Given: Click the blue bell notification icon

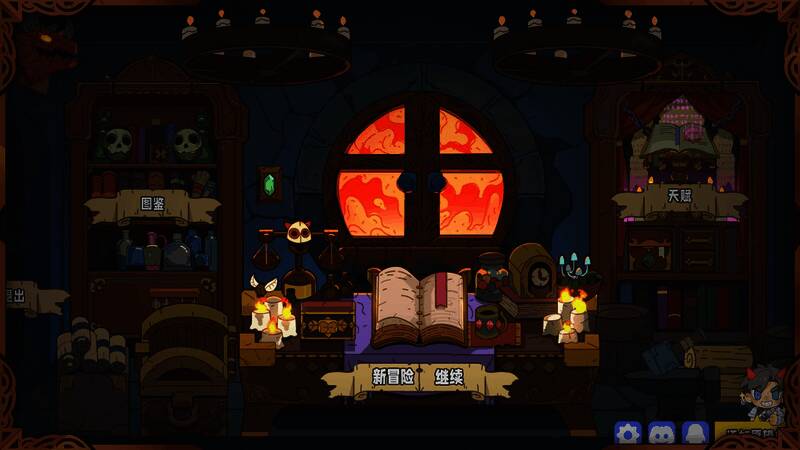Looking at the screenshot, I should pyautogui.click(x=694, y=433).
